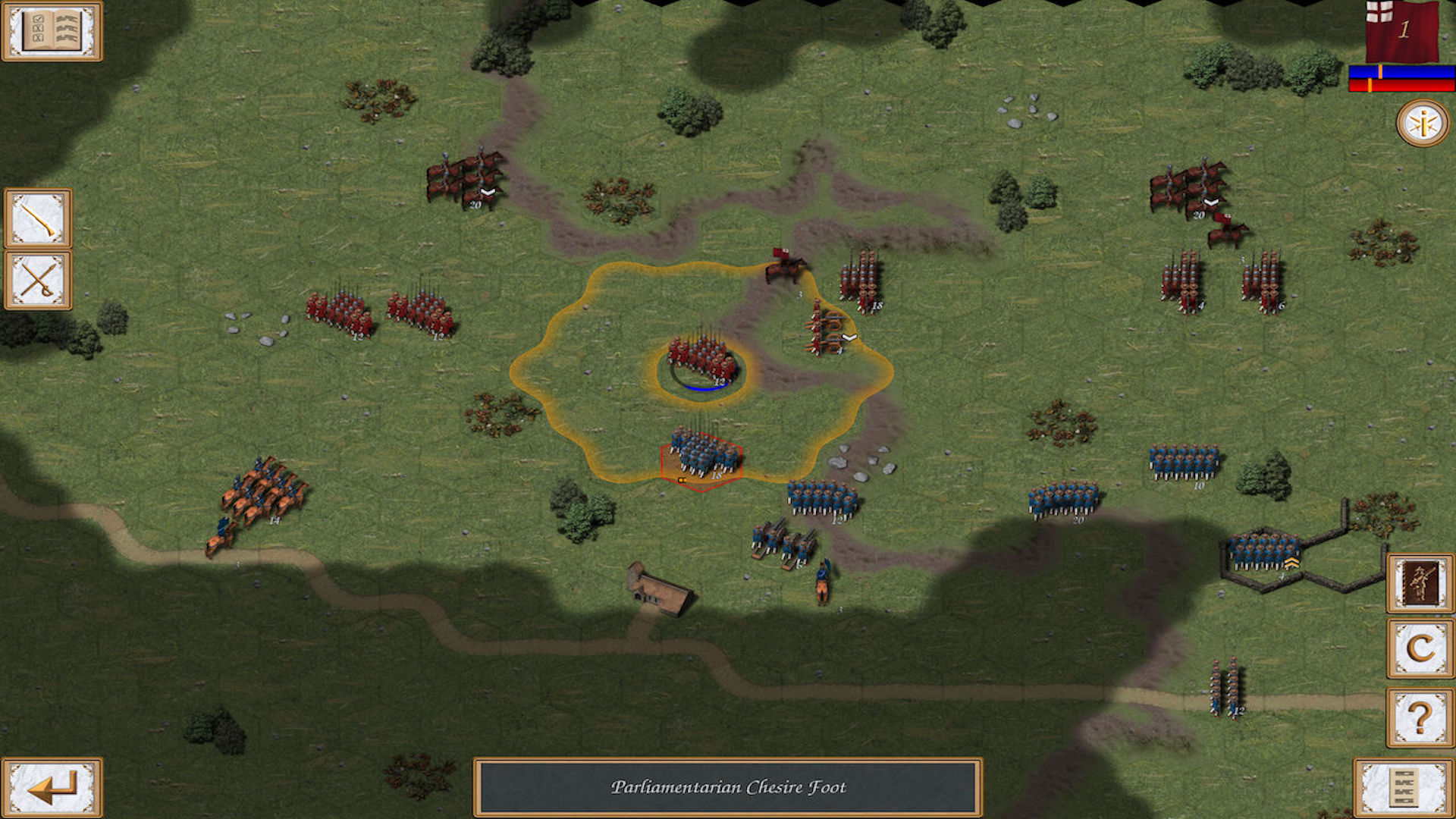
Task: Click the Parliamentarian Chesire Foot name bar
Action: pyautogui.click(x=728, y=788)
